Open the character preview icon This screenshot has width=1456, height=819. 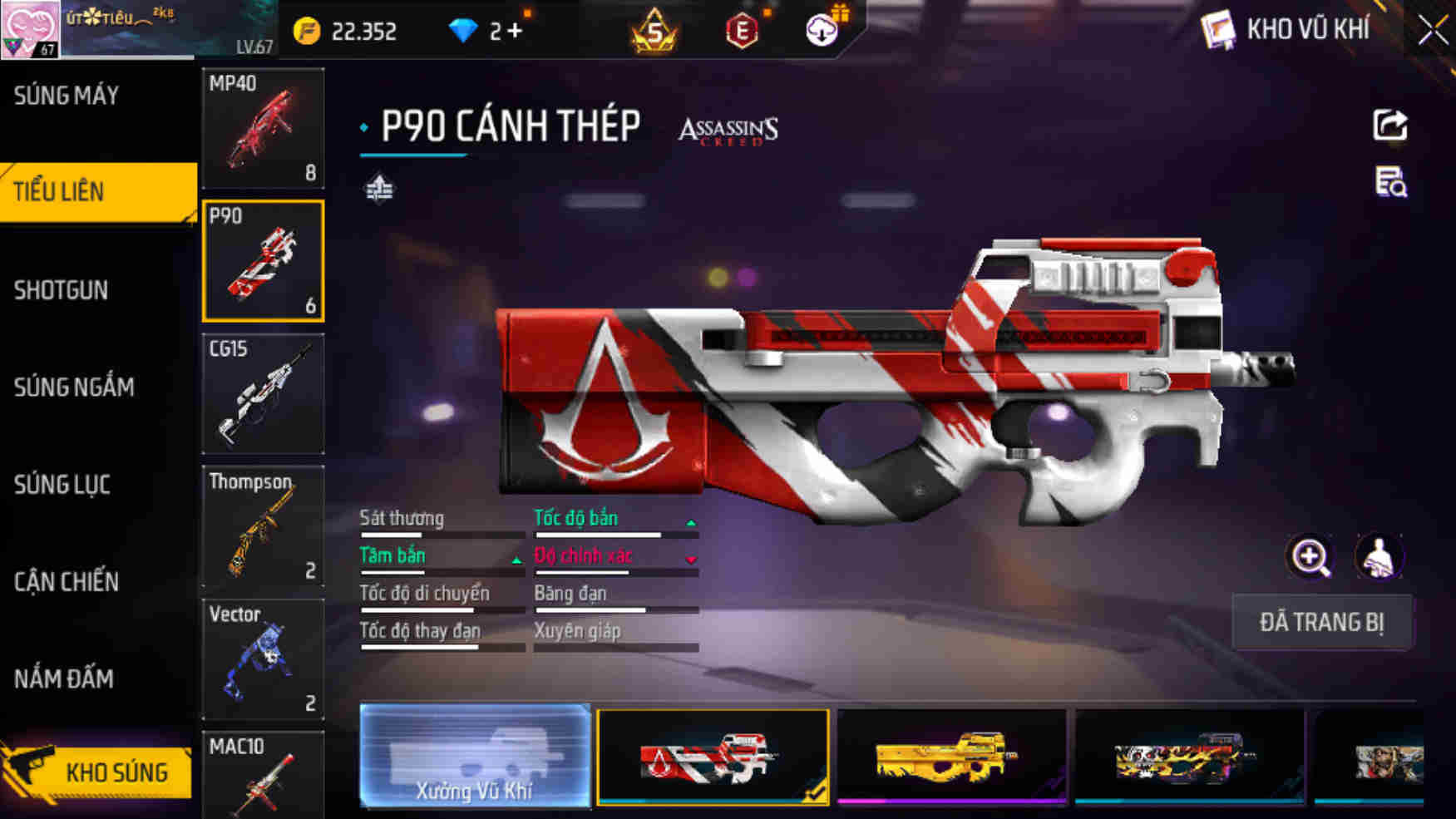point(1377,557)
